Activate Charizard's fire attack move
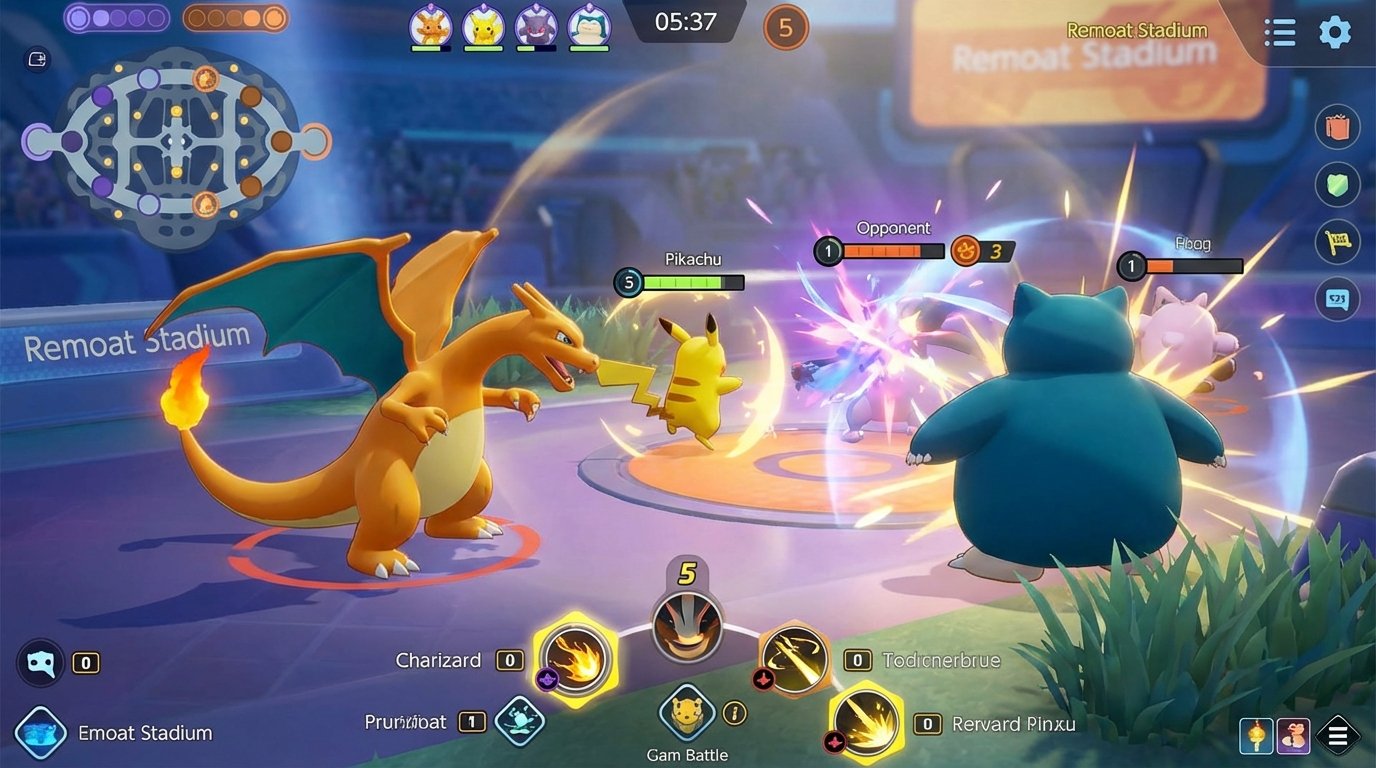1376x768 pixels. pyautogui.click(x=577, y=660)
